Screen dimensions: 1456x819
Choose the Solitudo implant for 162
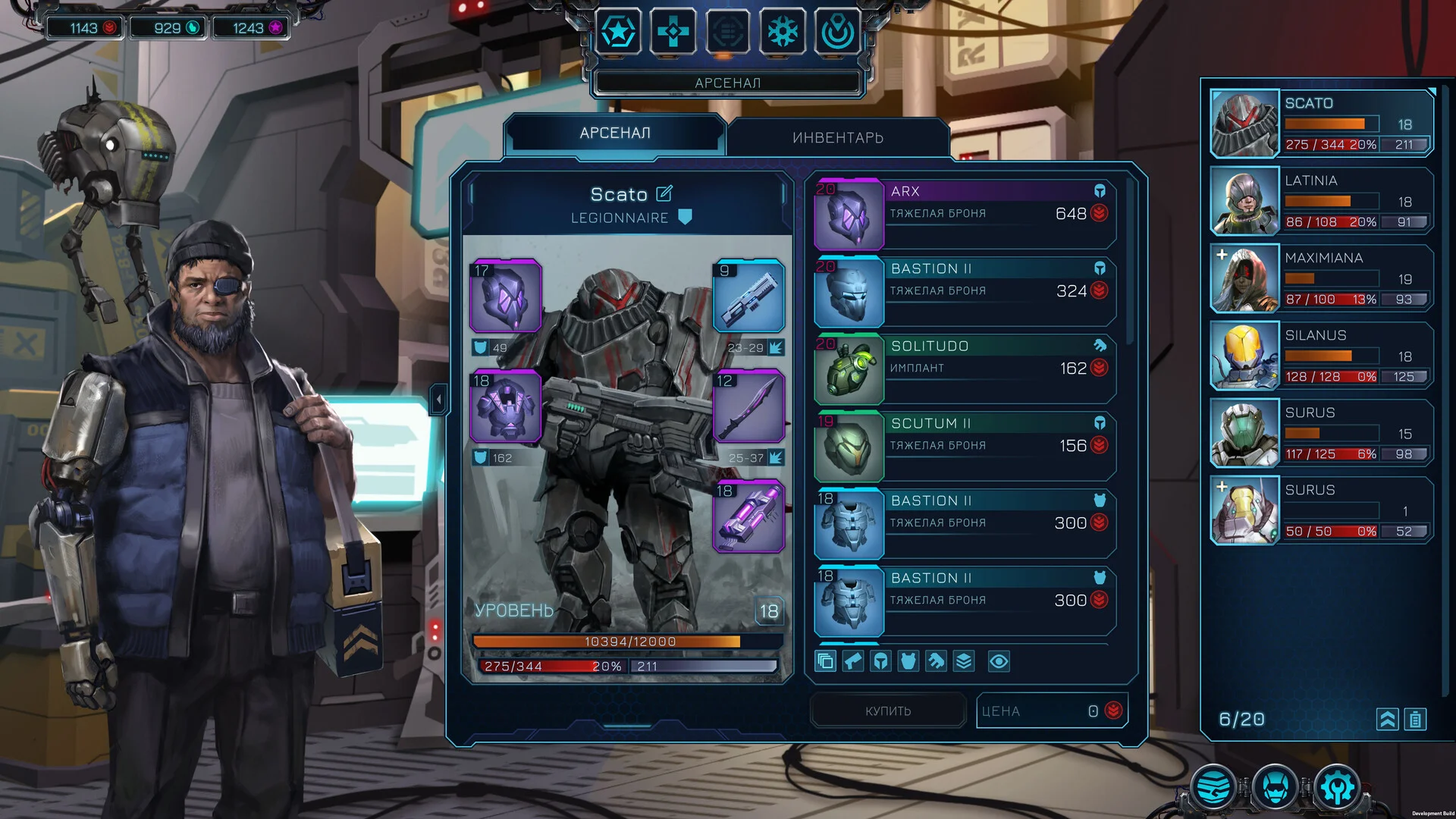pyautogui.click(x=964, y=369)
